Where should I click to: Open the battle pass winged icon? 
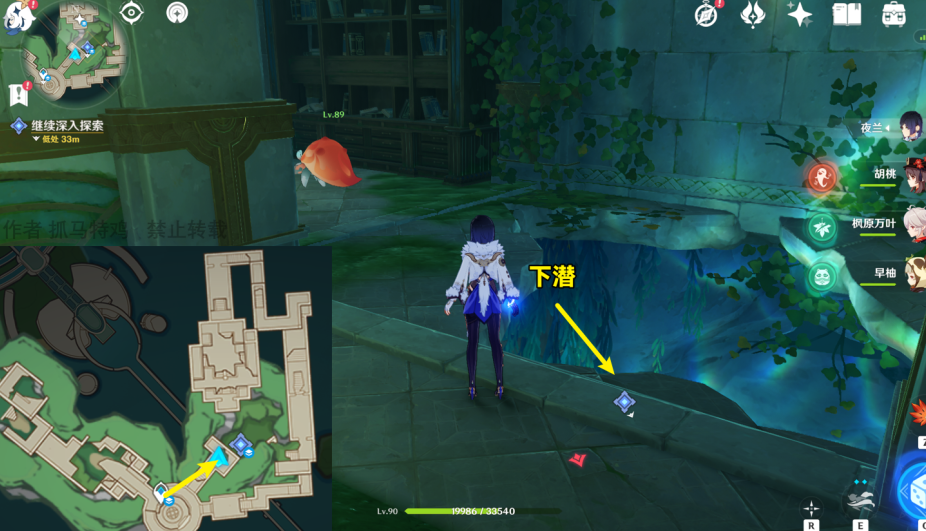click(752, 14)
